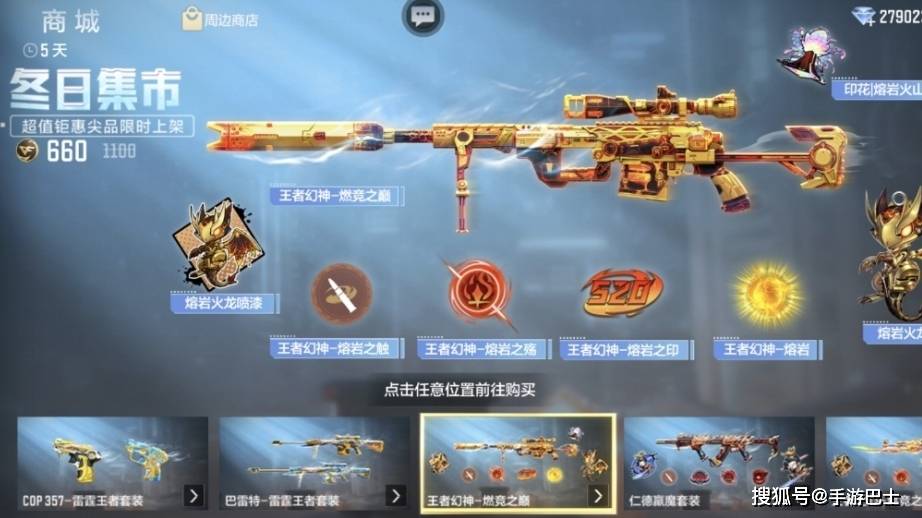The height and width of the screenshot is (518, 922).
Task: Select the 王者幻神-燃竞之巅 bundle thumbnail
Action: coord(516,462)
